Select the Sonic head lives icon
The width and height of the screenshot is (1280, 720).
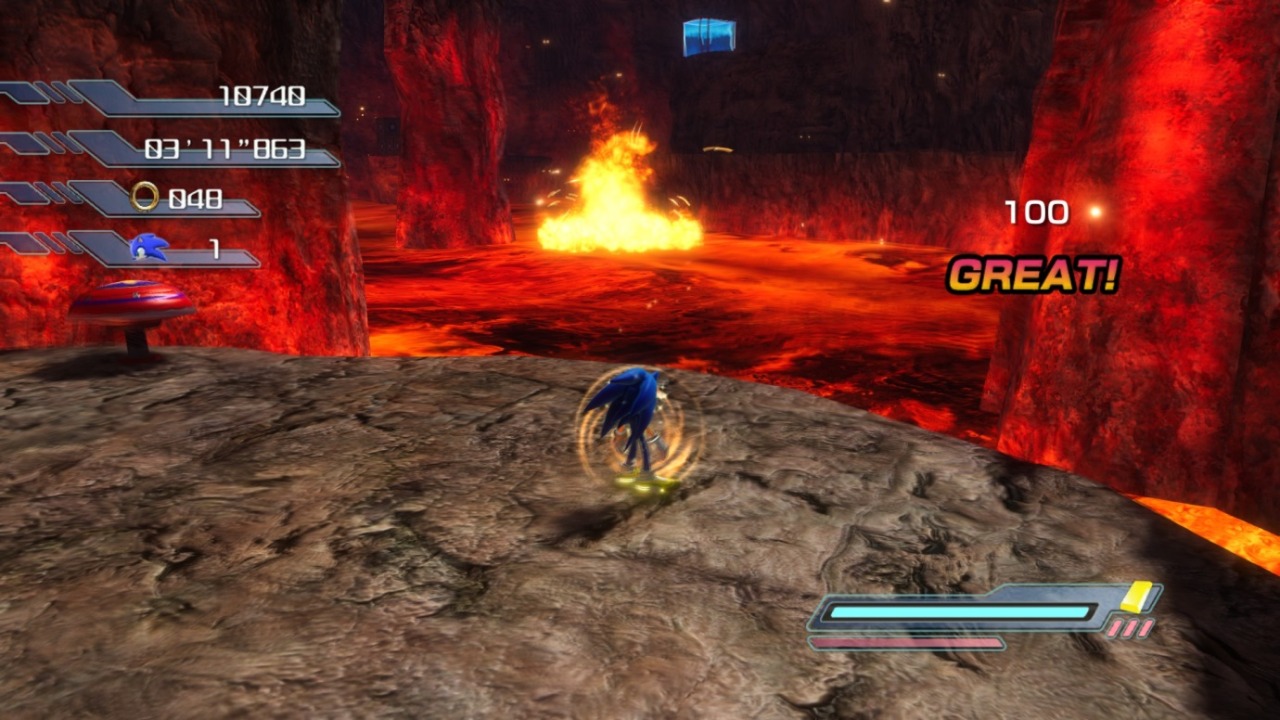tap(149, 246)
